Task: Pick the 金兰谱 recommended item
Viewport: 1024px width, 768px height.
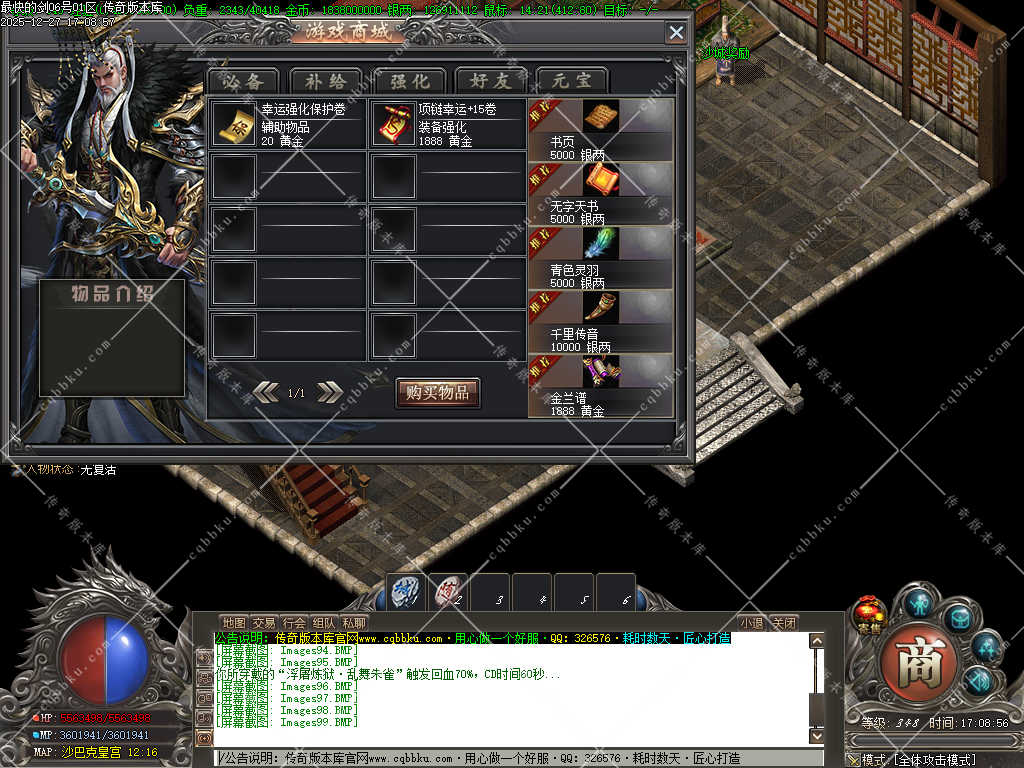Action: [601, 371]
